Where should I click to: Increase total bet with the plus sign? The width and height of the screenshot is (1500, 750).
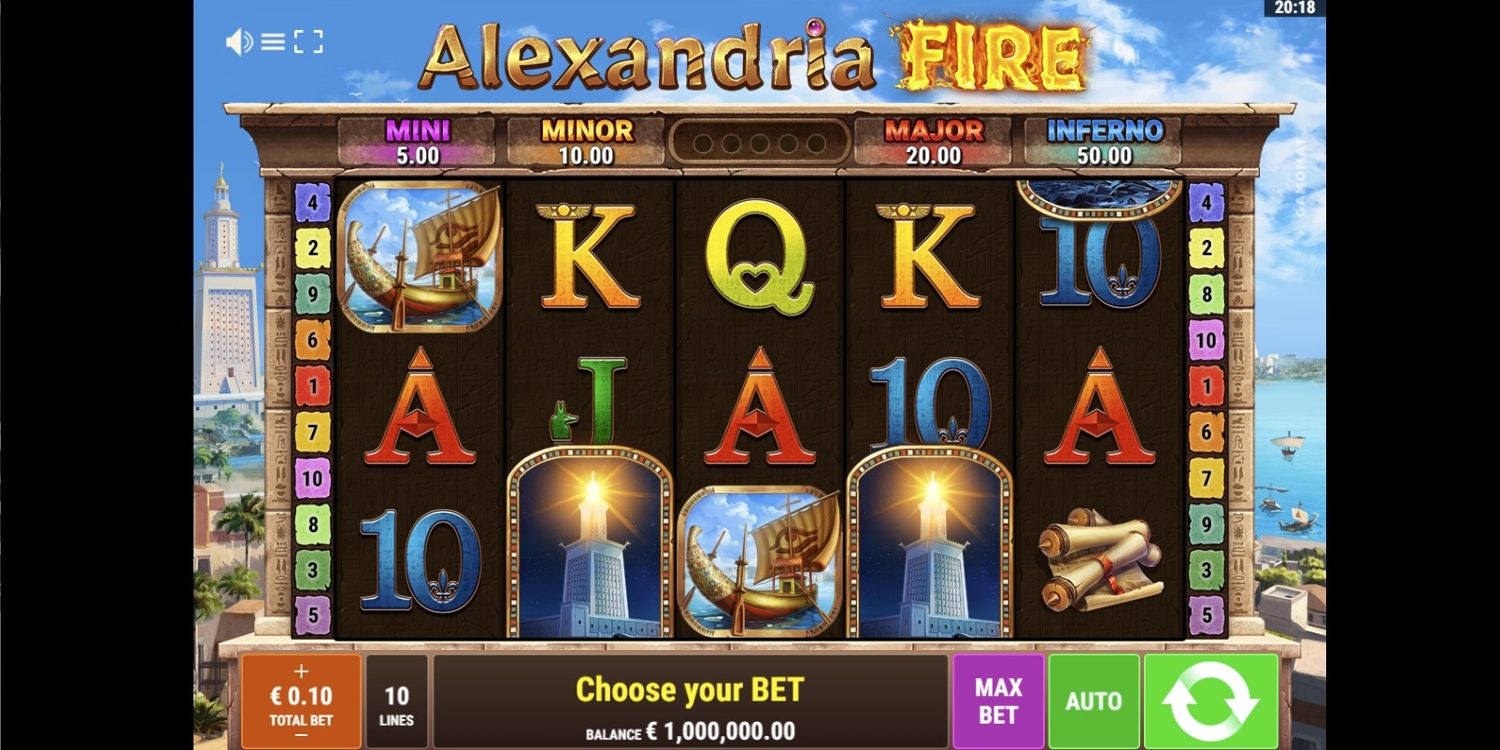coord(301,672)
